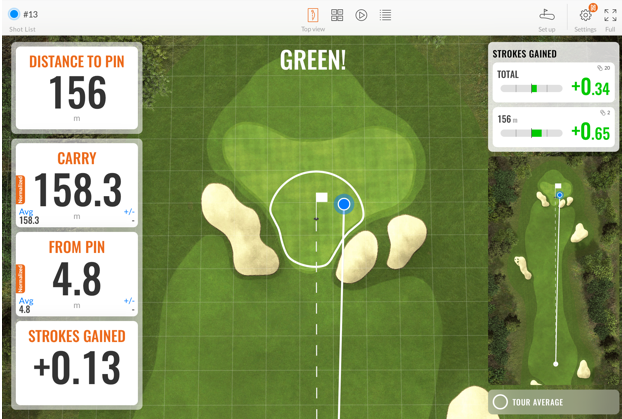Select the From Pin data tile
The width and height of the screenshot is (622, 419).
coord(76,274)
